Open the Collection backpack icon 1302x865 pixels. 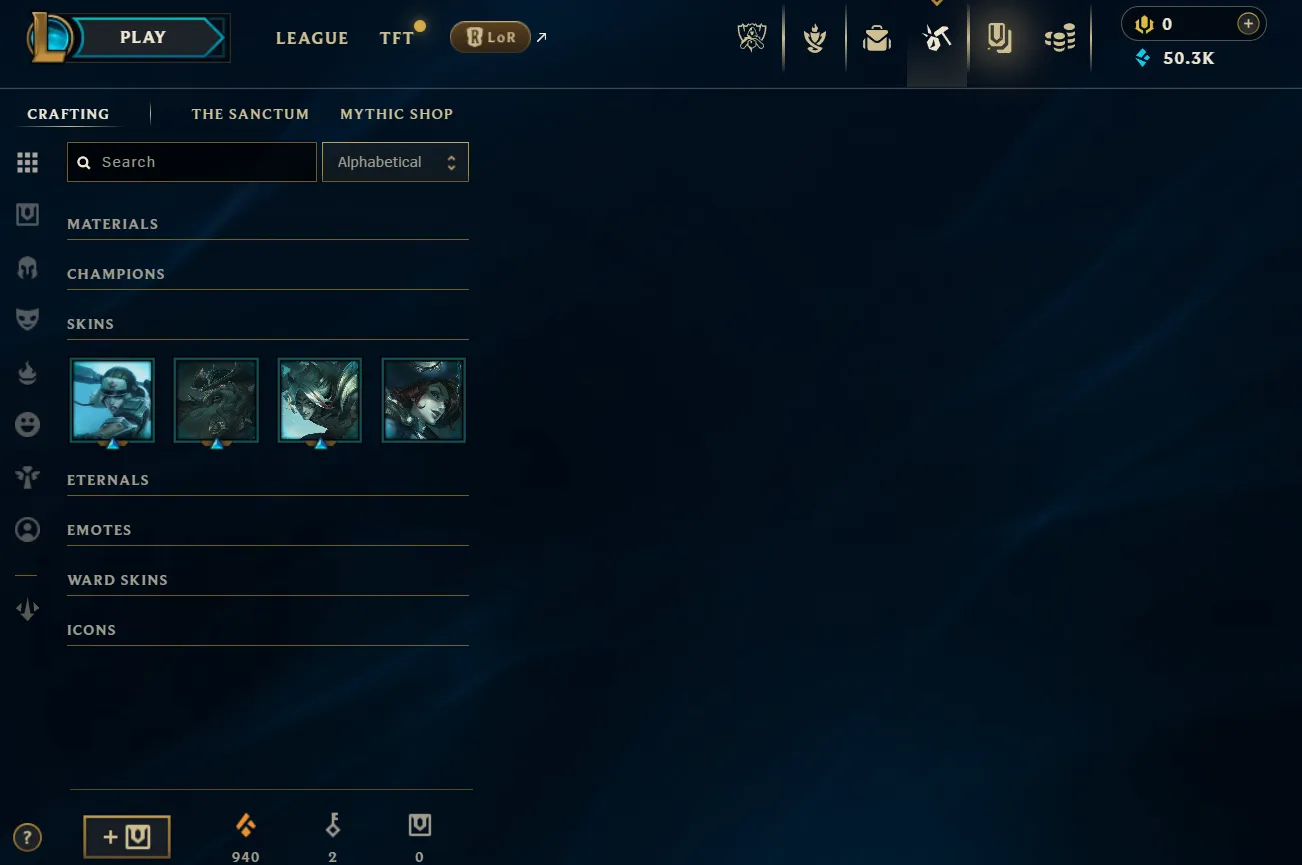[x=876, y=38]
